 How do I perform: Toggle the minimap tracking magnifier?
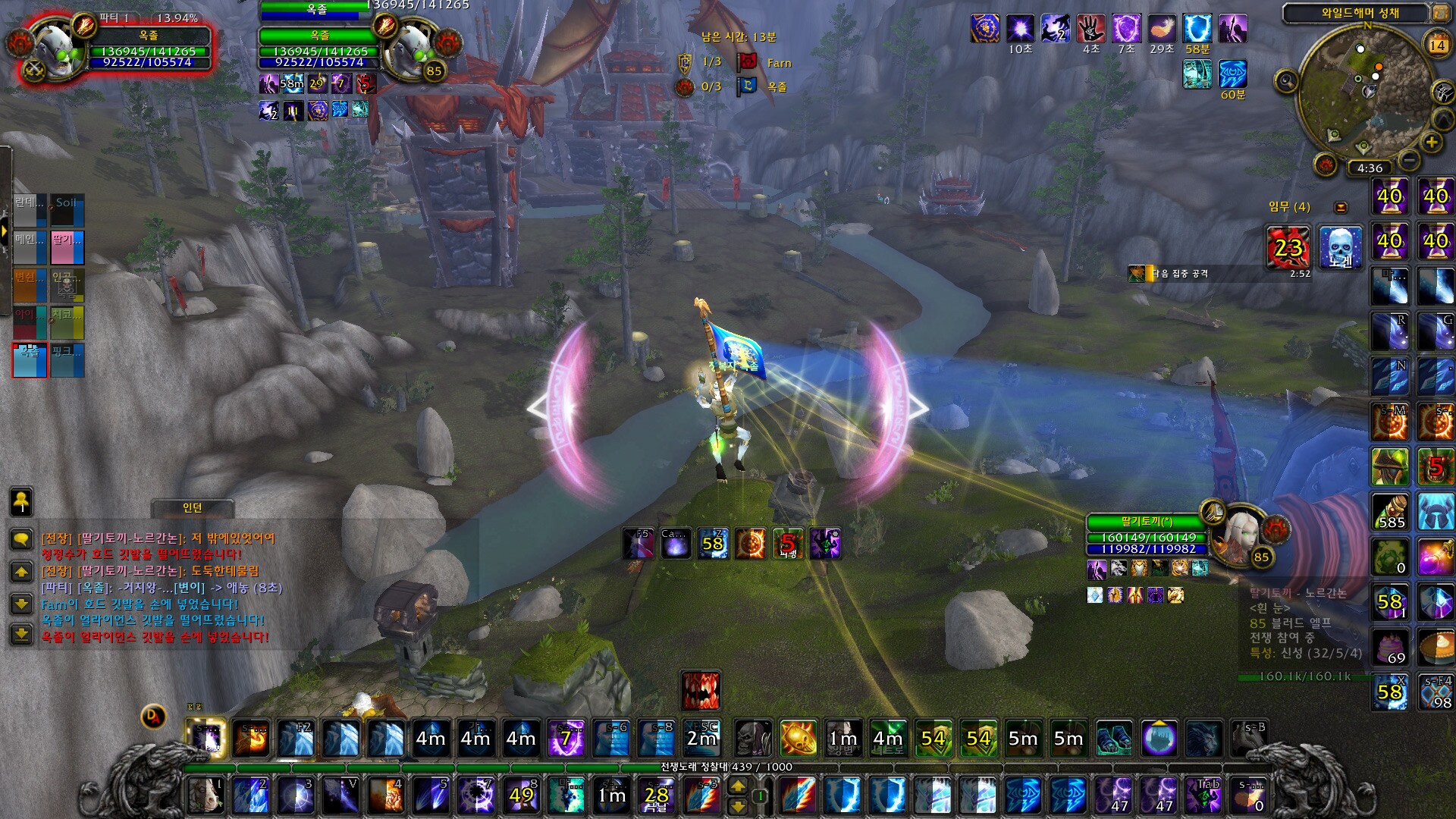(x=1286, y=80)
